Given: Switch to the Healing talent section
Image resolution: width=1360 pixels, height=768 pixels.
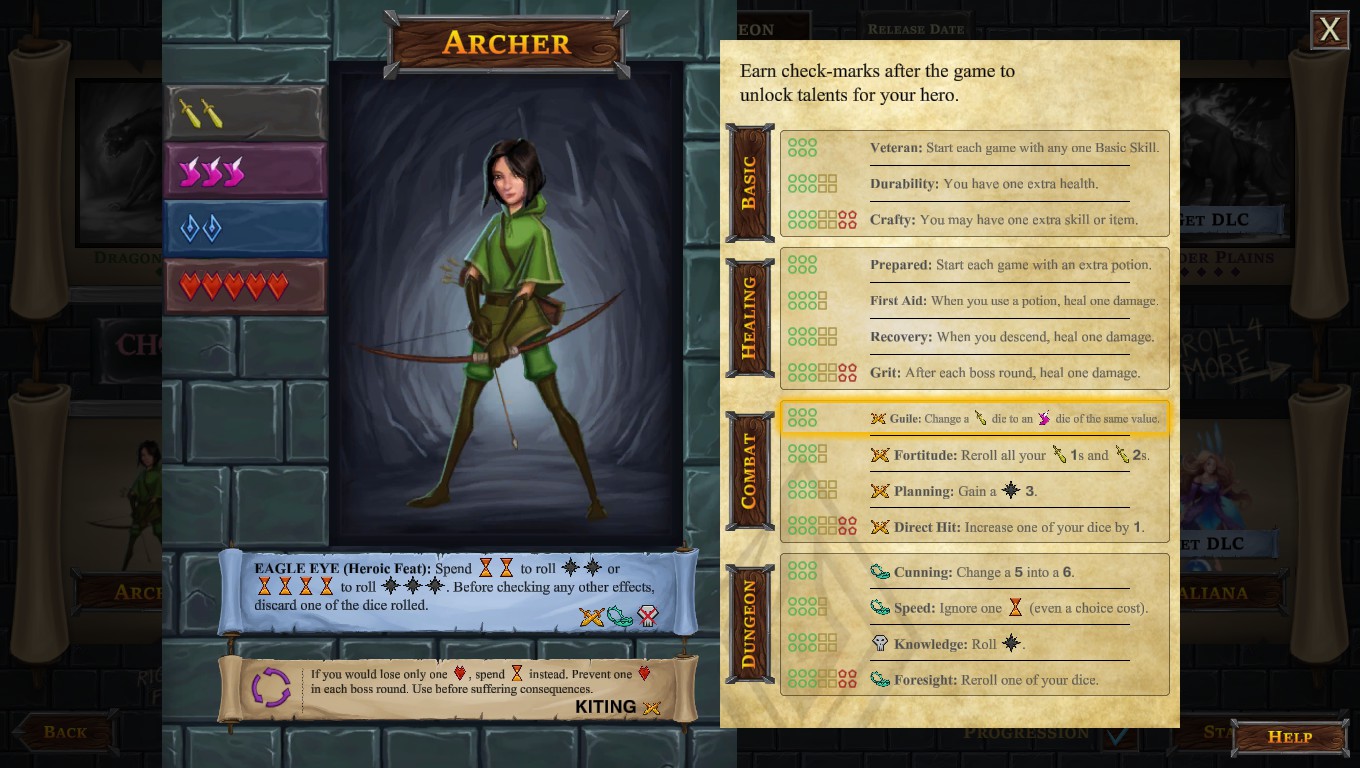Looking at the screenshot, I should [750, 317].
